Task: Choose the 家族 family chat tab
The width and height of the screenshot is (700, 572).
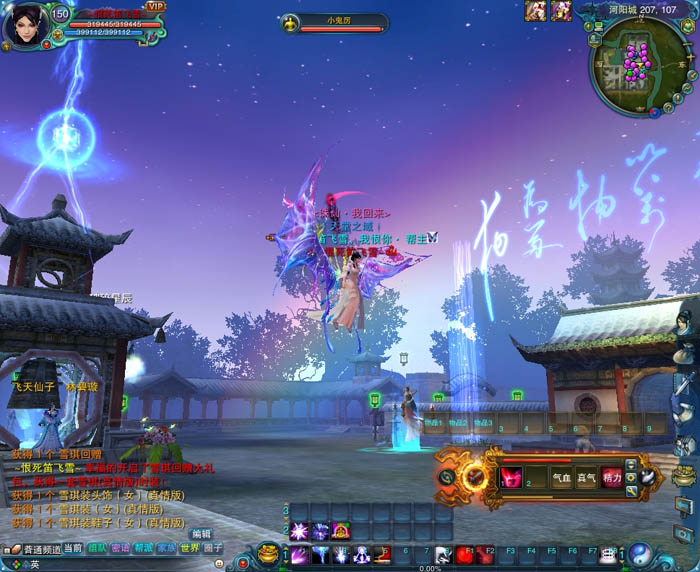Action: [167, 548]
